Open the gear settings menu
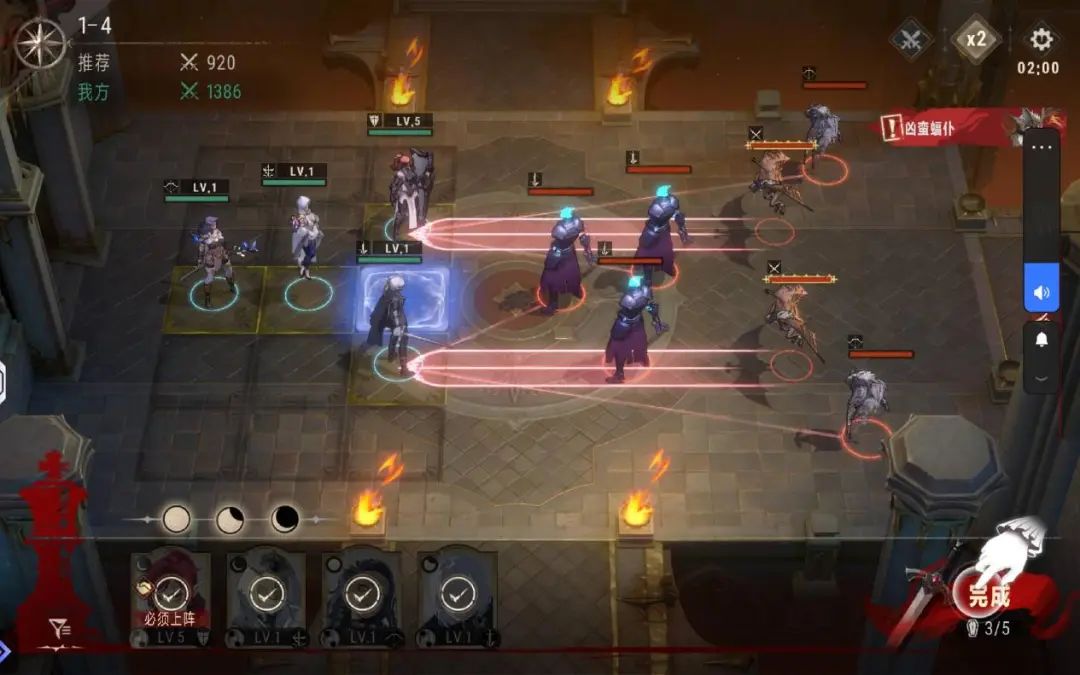The height and width of the screenshot is (675, 1080). 1040,40
